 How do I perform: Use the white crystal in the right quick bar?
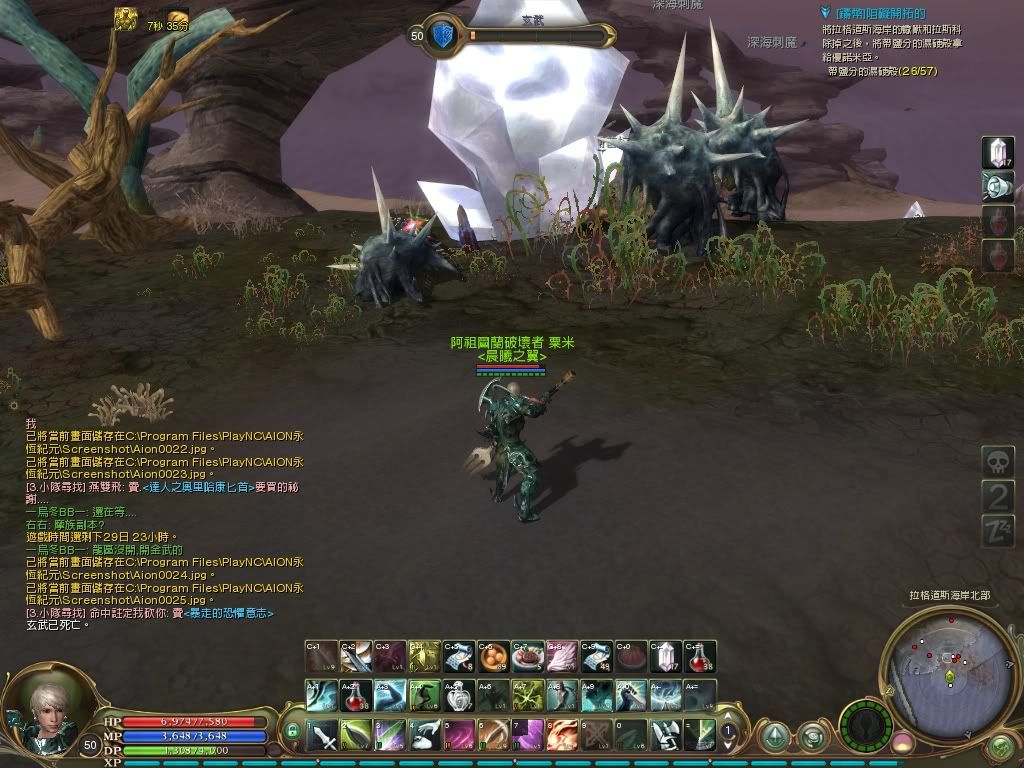pos(997,153)
